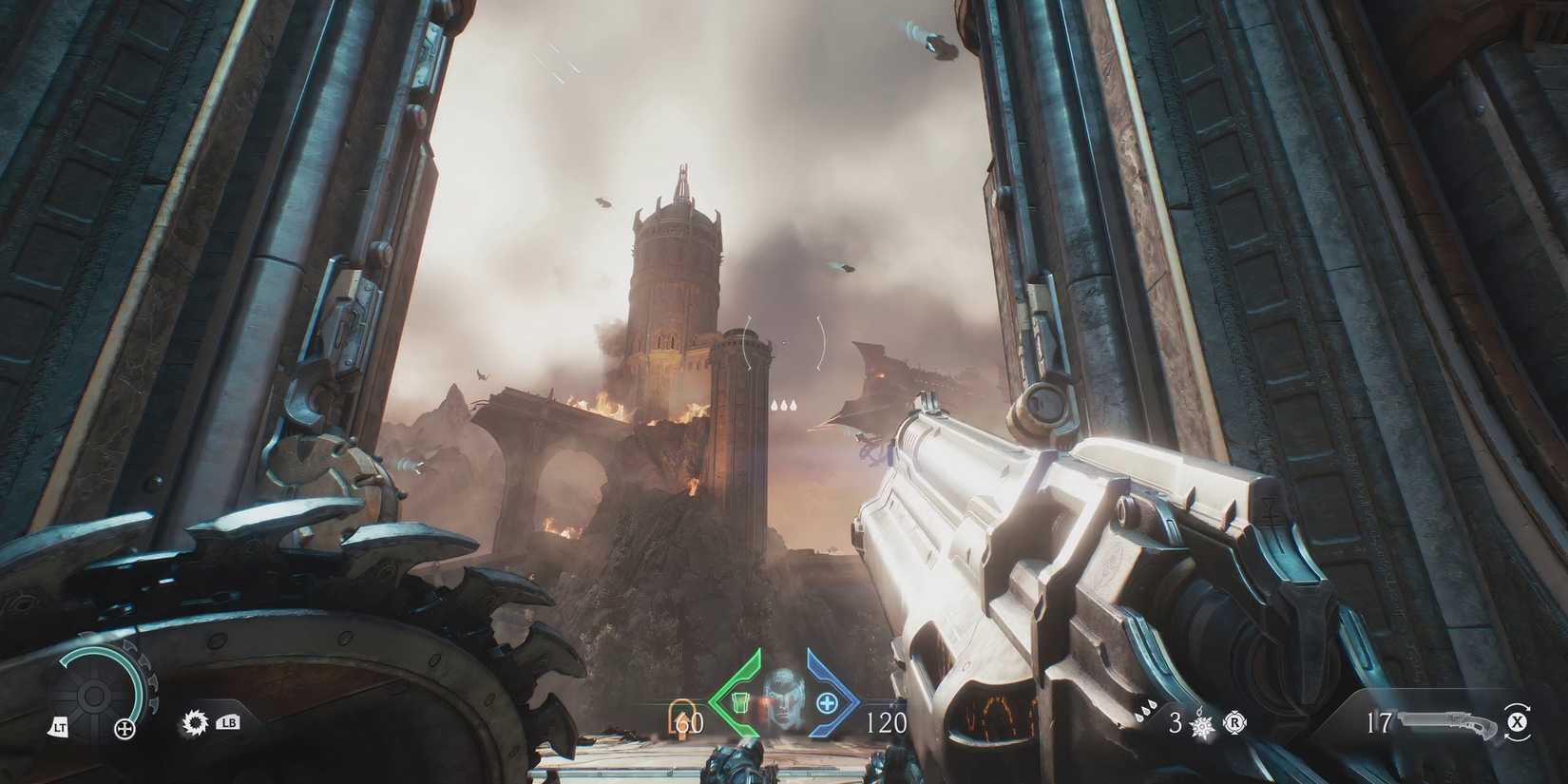The width and height of the screenshot is (1568, 784).
Task: Activate the spiked flail melee icon
Action: pos(1204,724)
